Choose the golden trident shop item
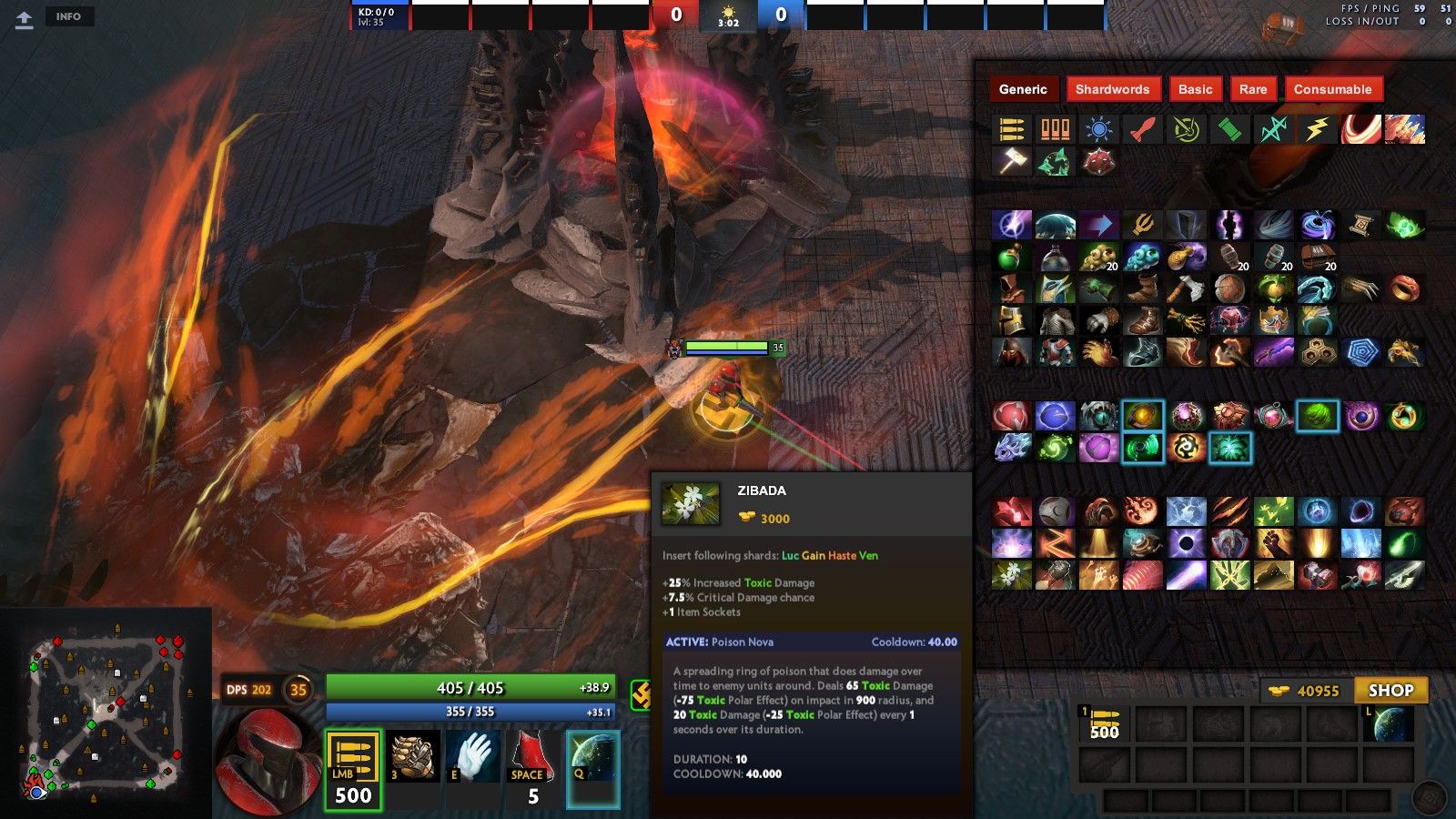 [x=1142, y=224]
